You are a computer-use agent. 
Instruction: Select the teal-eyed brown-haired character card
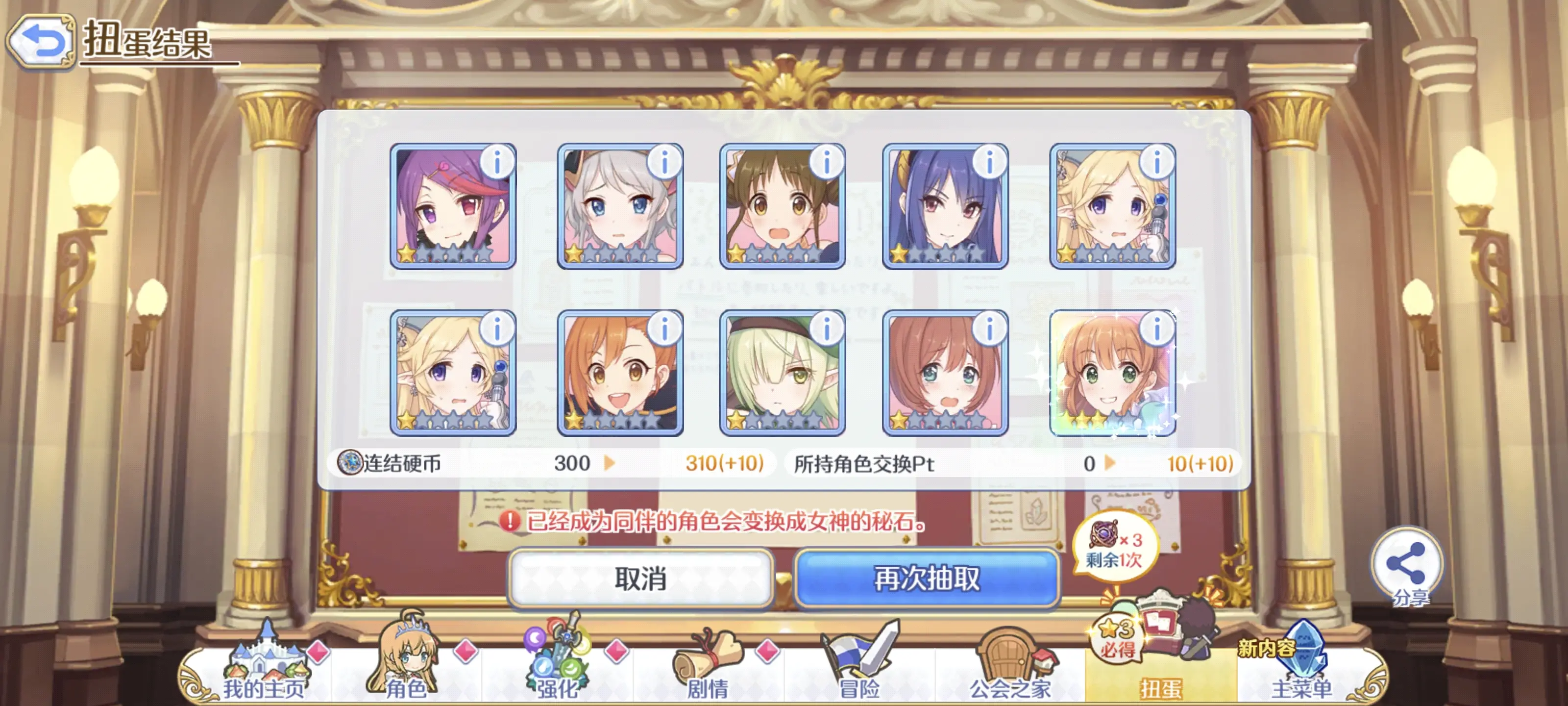[945, 374]
